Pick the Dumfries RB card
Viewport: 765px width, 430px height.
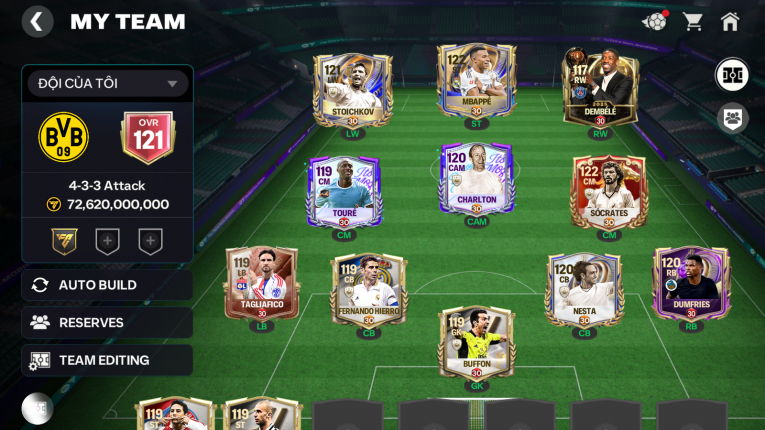(x=691, y=284)
